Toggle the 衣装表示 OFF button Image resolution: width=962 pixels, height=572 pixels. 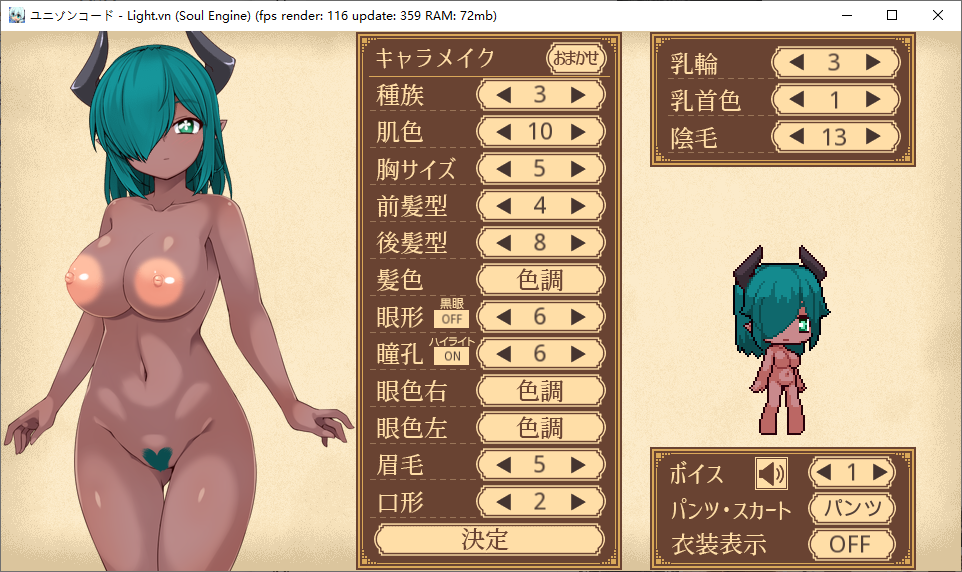[x=851, y=545]
